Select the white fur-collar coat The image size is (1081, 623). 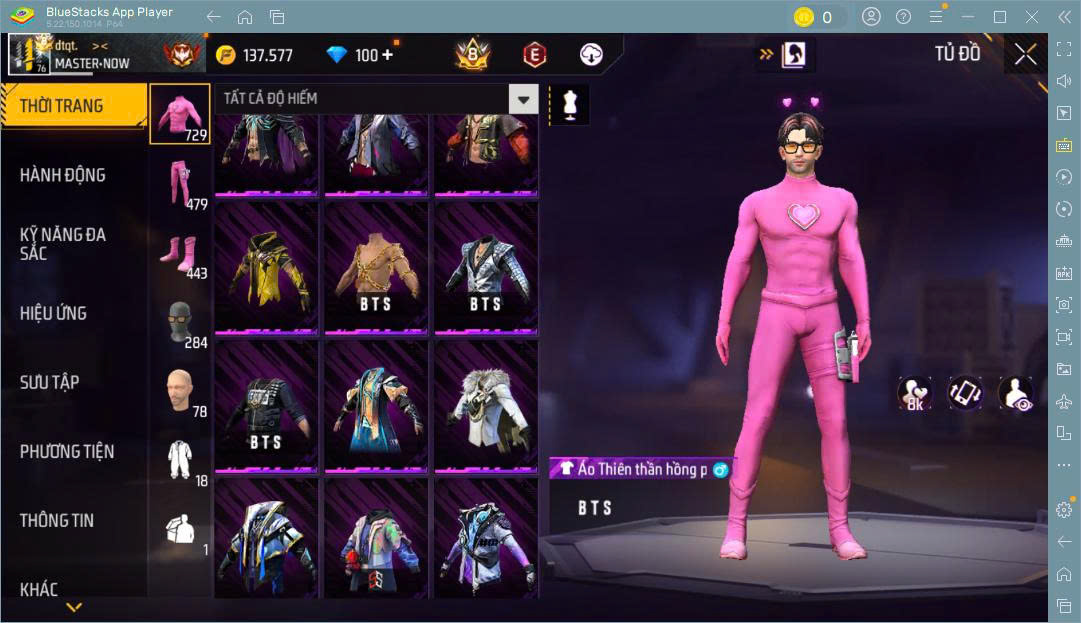tap(485, 405)
